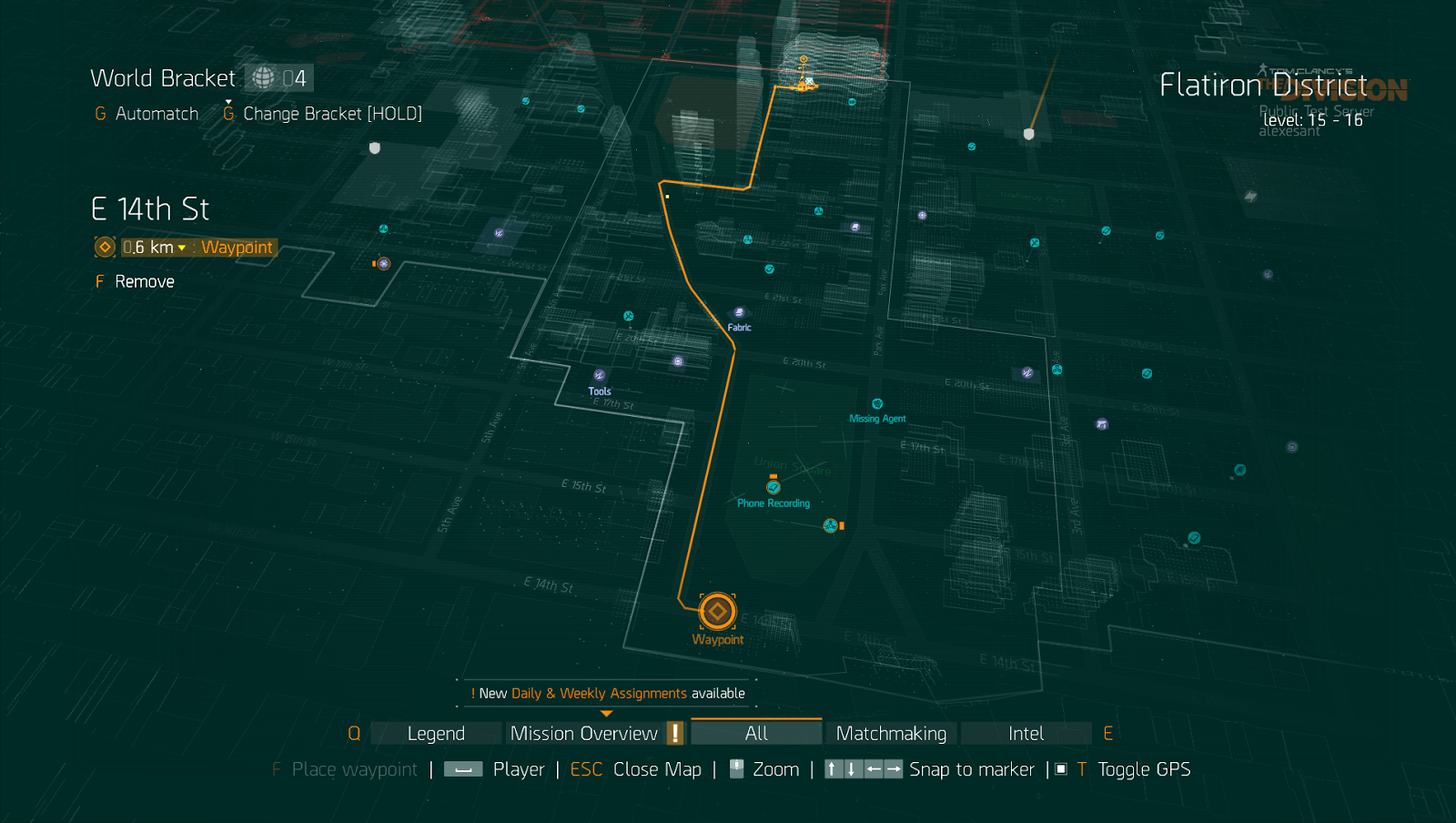Click the orange Waypoint marker near E 14th St
This screenshot has height=823, width=1456.
[718, 612]
